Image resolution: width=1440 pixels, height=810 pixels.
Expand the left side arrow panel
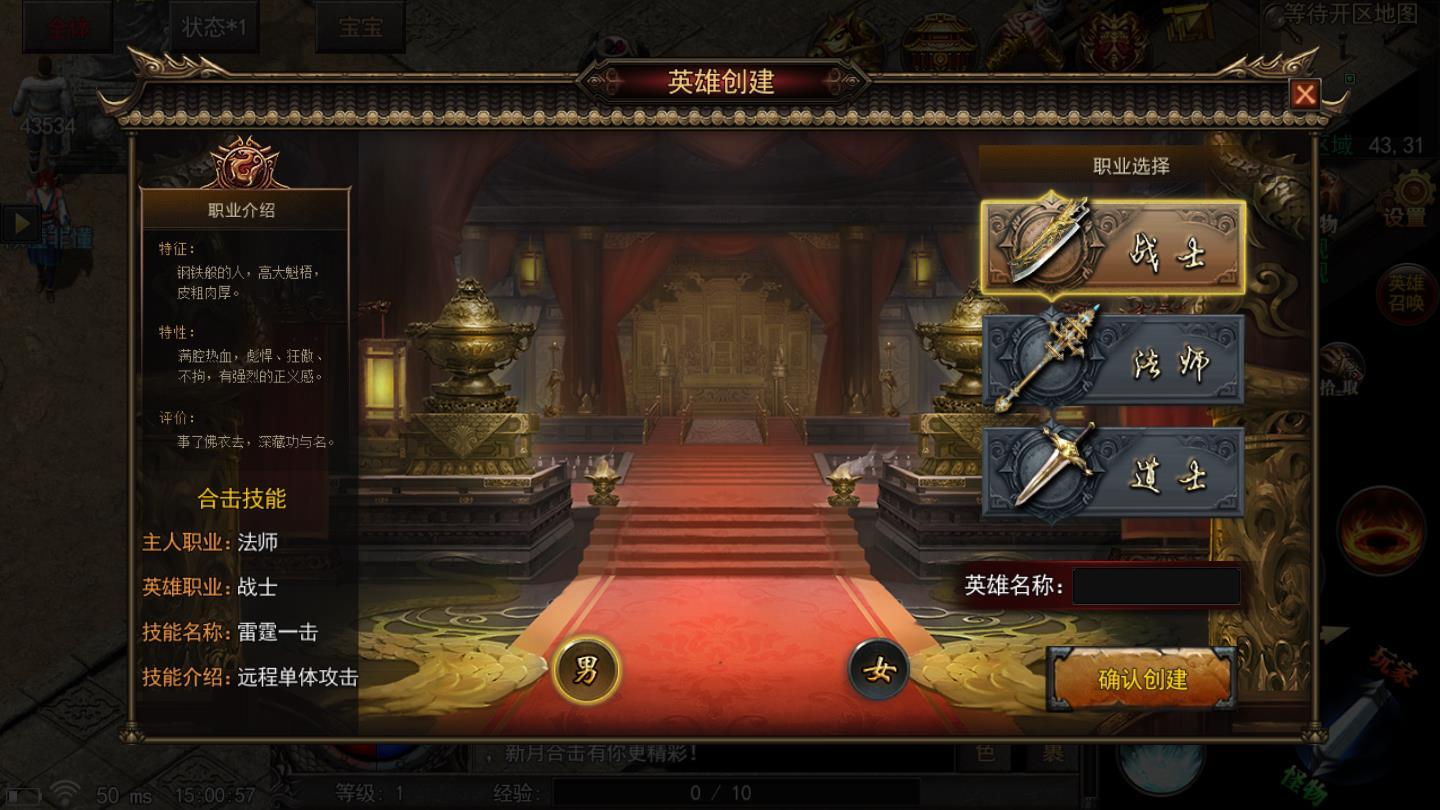click(x=19, y=224)
